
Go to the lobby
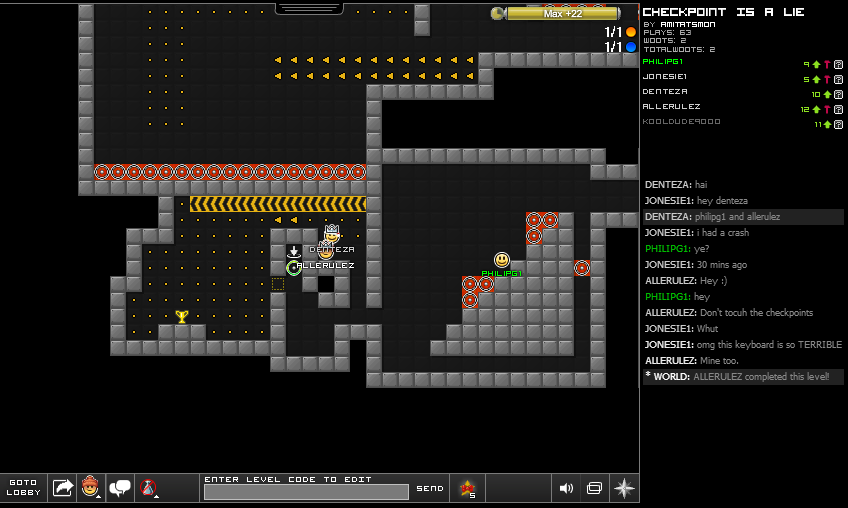coord(23,488)
